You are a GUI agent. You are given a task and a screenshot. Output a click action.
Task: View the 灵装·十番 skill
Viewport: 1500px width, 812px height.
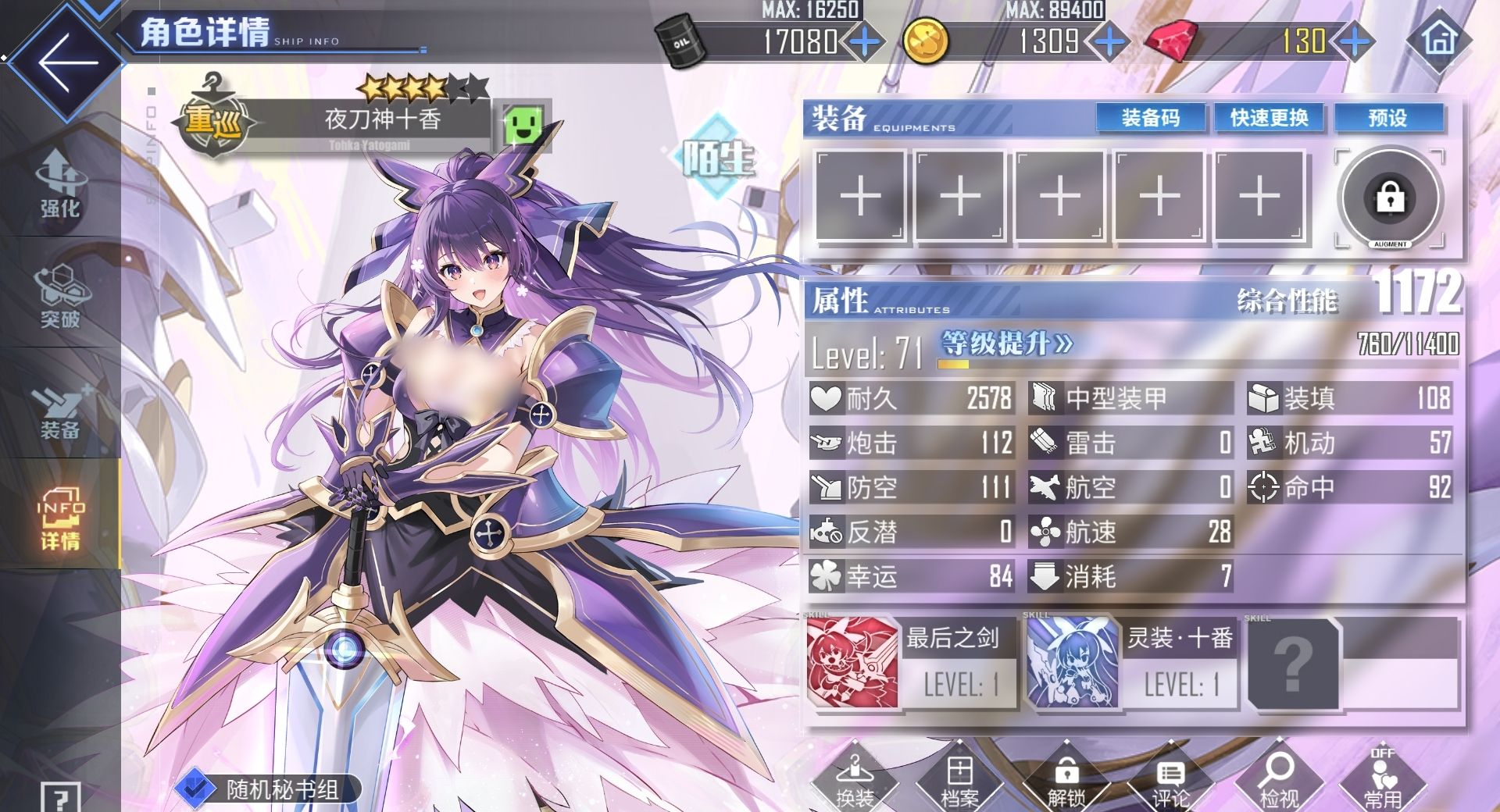click(x=1130, y=662)
